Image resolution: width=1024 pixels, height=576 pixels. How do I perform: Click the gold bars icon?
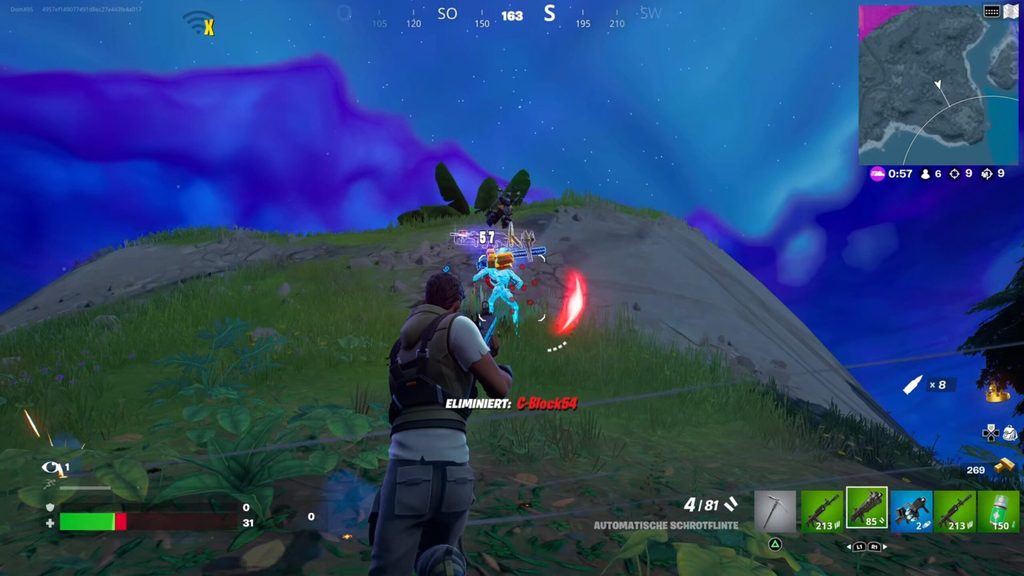click(1005, 465)
